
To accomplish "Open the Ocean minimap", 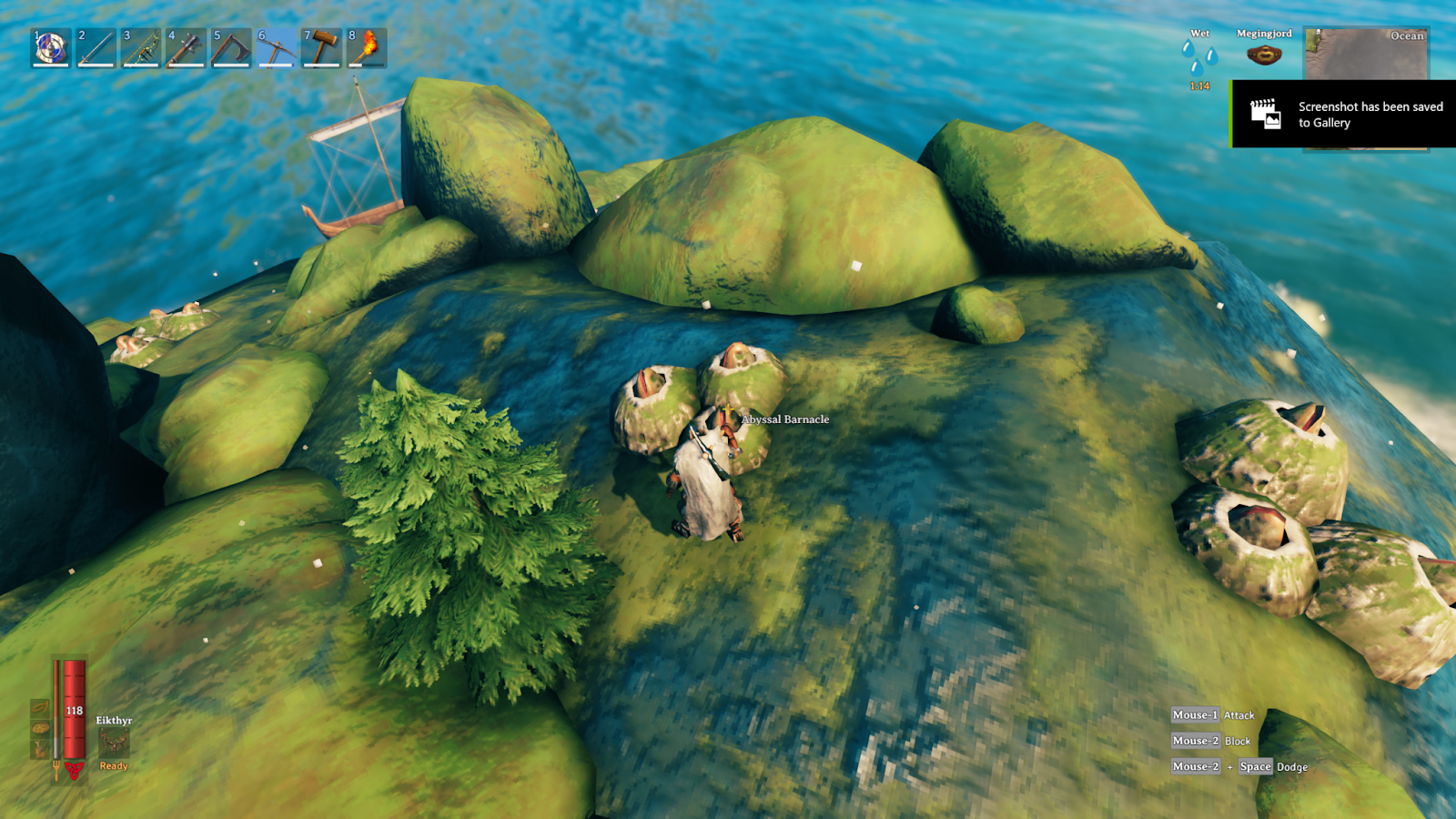I will click(x=1366, y=55).
